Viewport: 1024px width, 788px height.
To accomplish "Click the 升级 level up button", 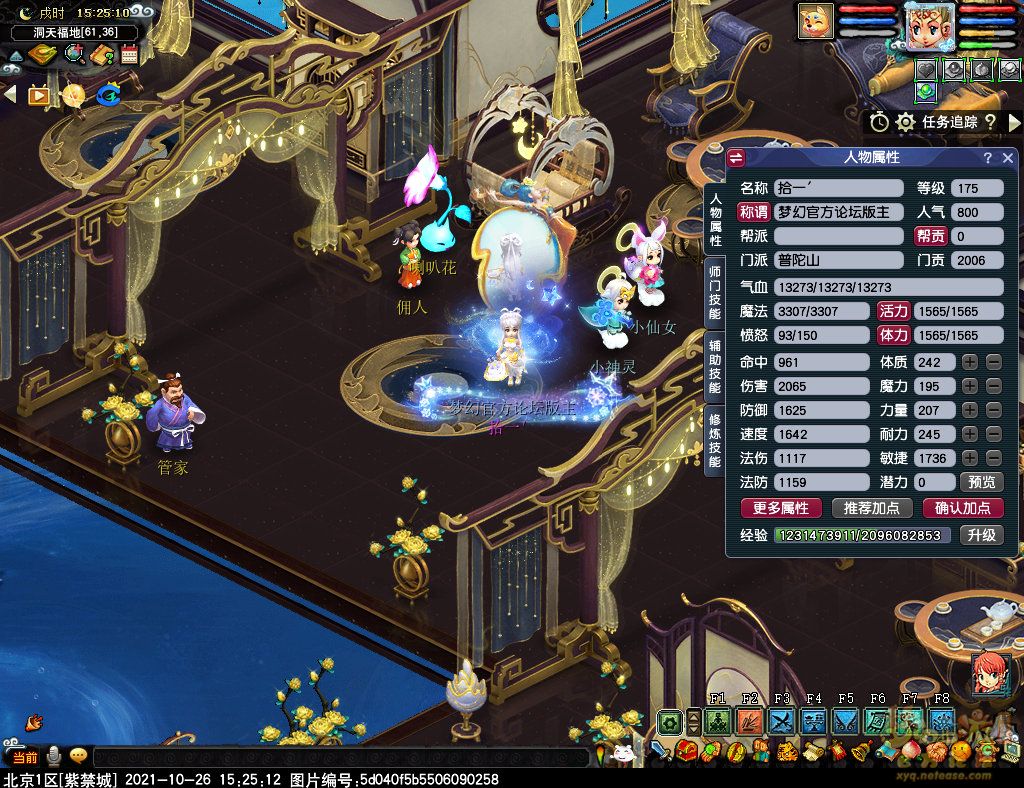I will (x=981, y=535).
